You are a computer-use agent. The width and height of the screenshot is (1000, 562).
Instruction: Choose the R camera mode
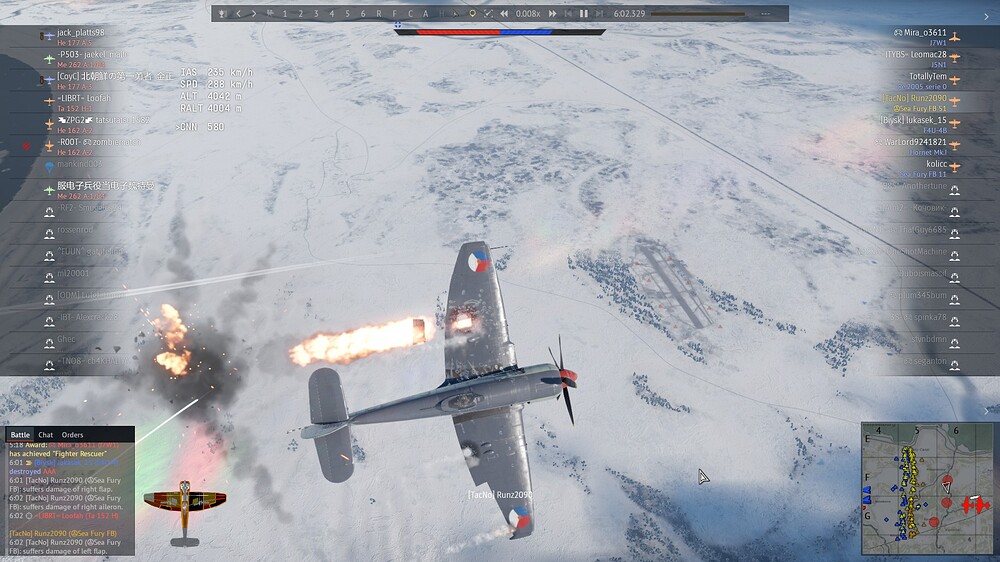(x=378, y=14)
